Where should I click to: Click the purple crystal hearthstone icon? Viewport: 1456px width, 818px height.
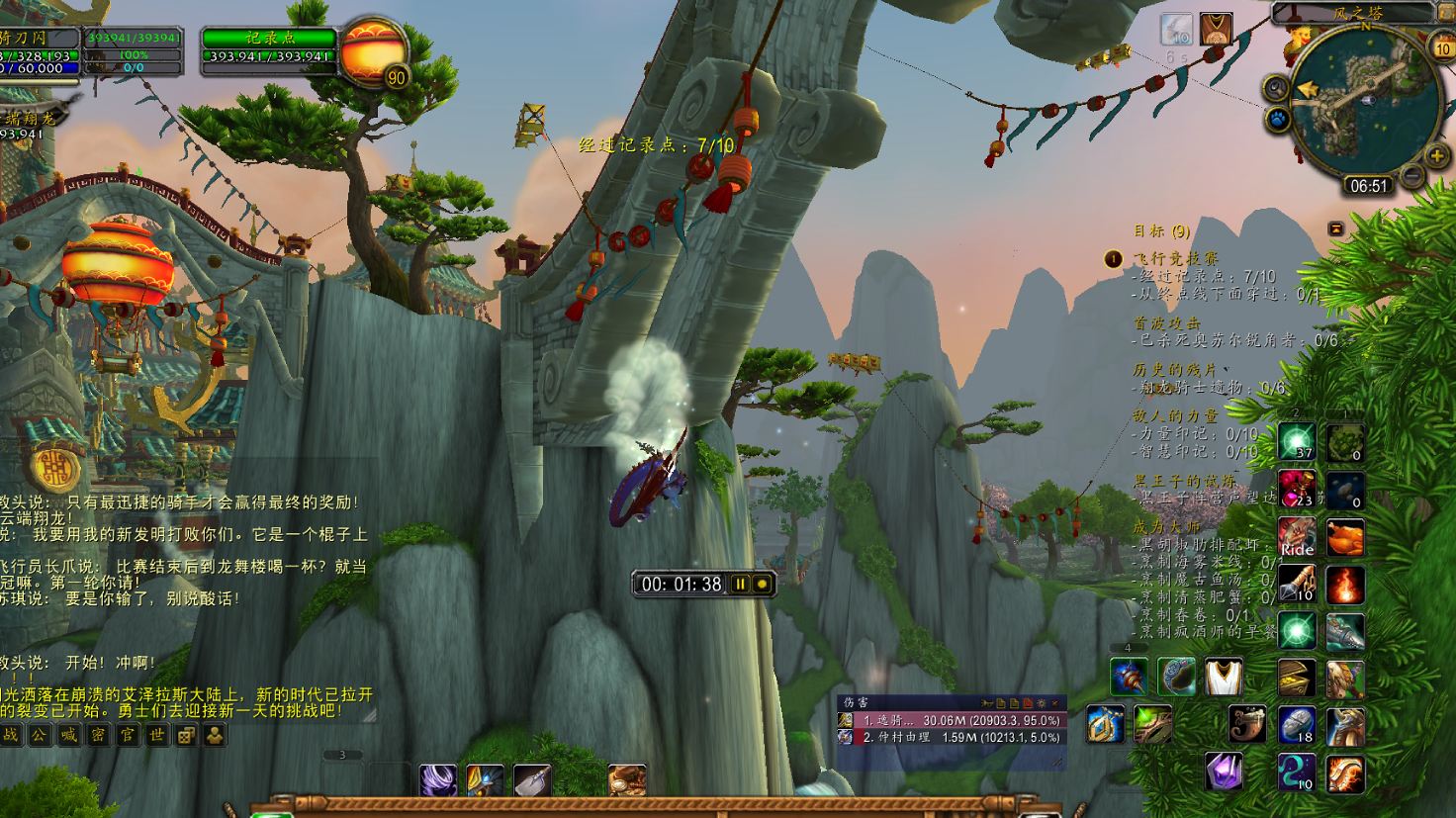pyautogui.click(x=1224, y=772)
